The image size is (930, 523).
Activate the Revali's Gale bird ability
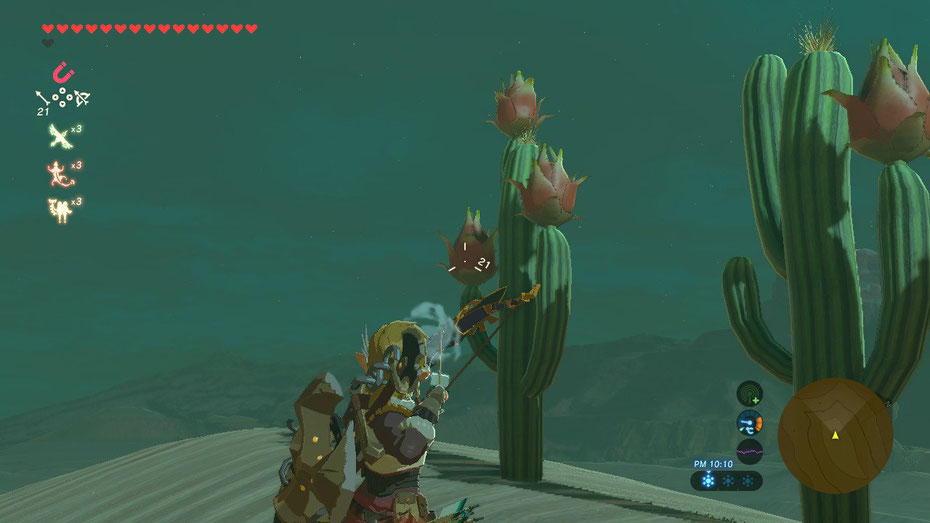(61, 135)
